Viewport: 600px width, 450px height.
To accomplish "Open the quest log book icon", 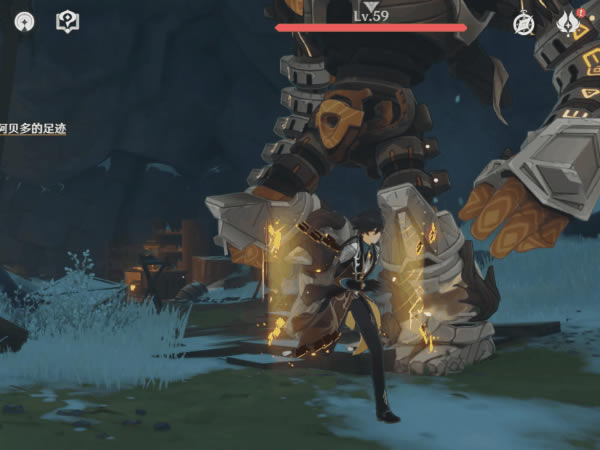I will tap(67, 22).
